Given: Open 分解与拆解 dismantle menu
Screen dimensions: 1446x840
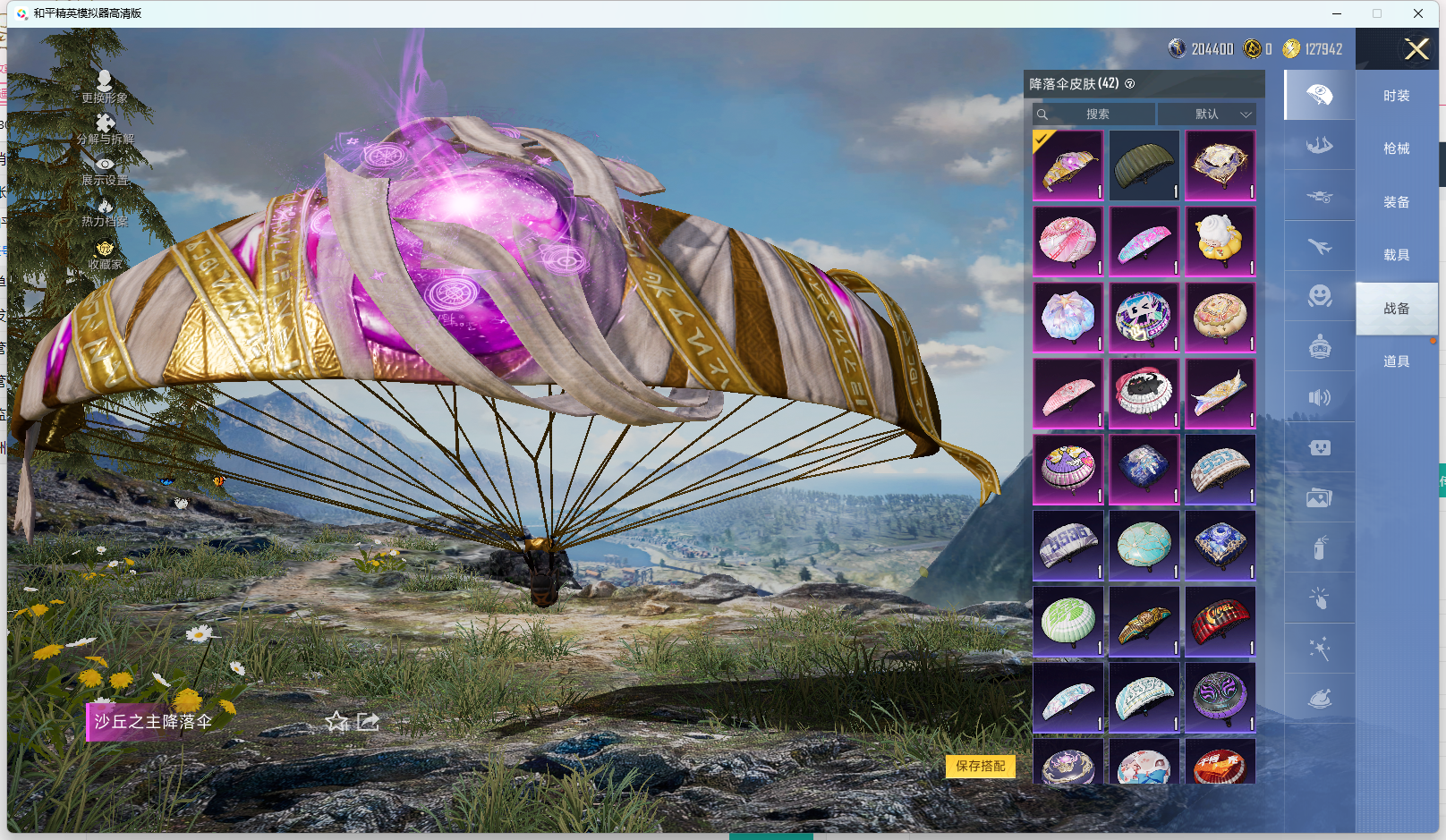Looking at the screenshot, I should click(x=105, y=129).
